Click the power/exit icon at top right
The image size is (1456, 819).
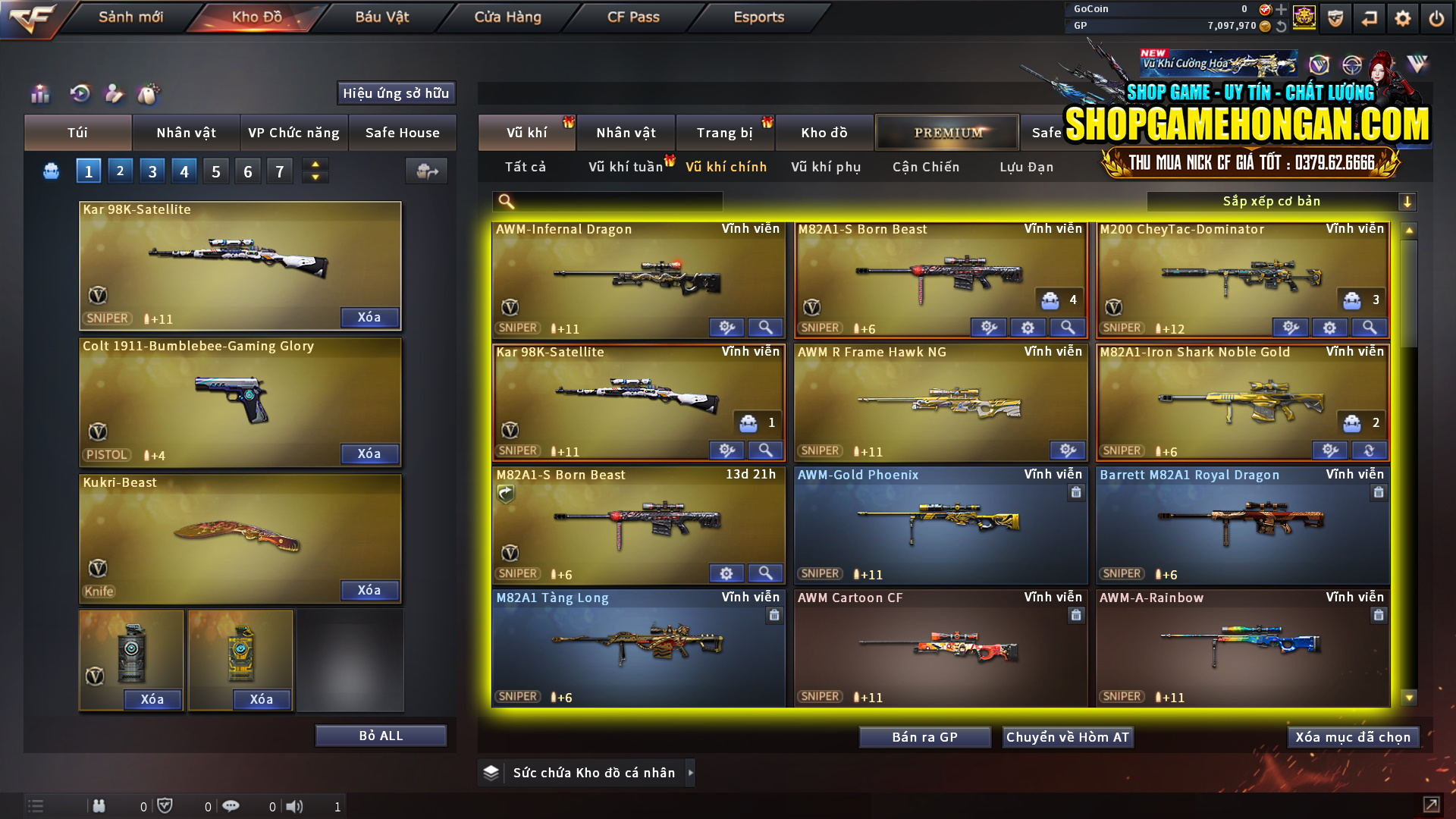pyautogui.click(x=1436, y=17)
